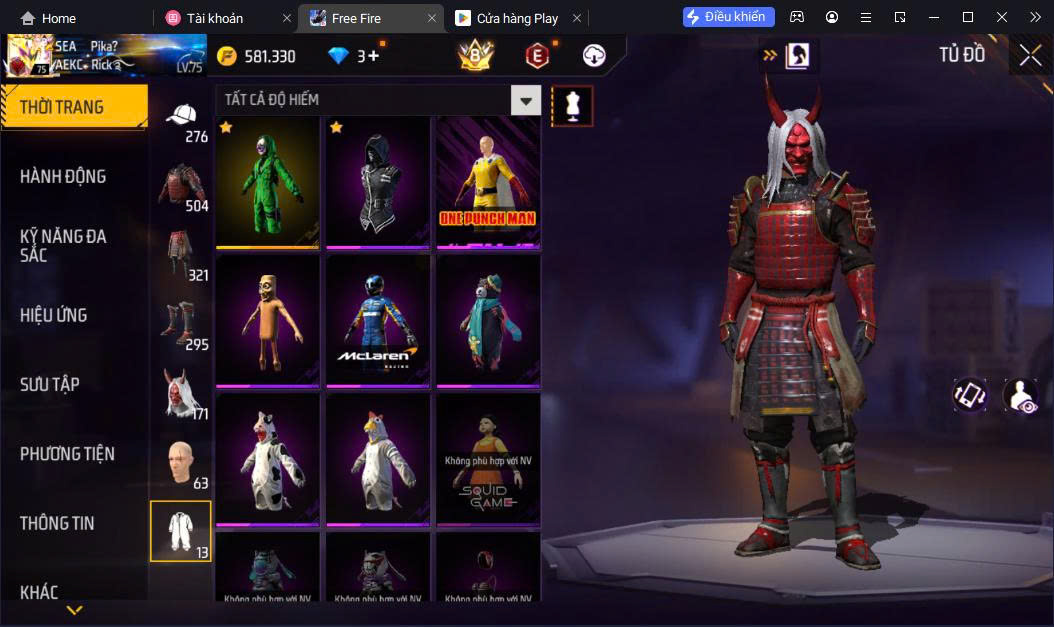
Task: Select the McLaren racing suit
Action: pos(378,320)
